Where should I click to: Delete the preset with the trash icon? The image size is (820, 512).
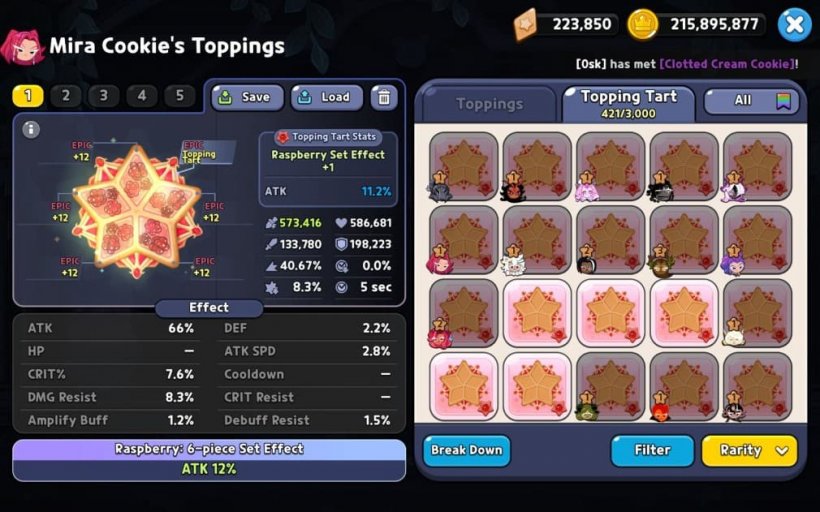point(383,97)
